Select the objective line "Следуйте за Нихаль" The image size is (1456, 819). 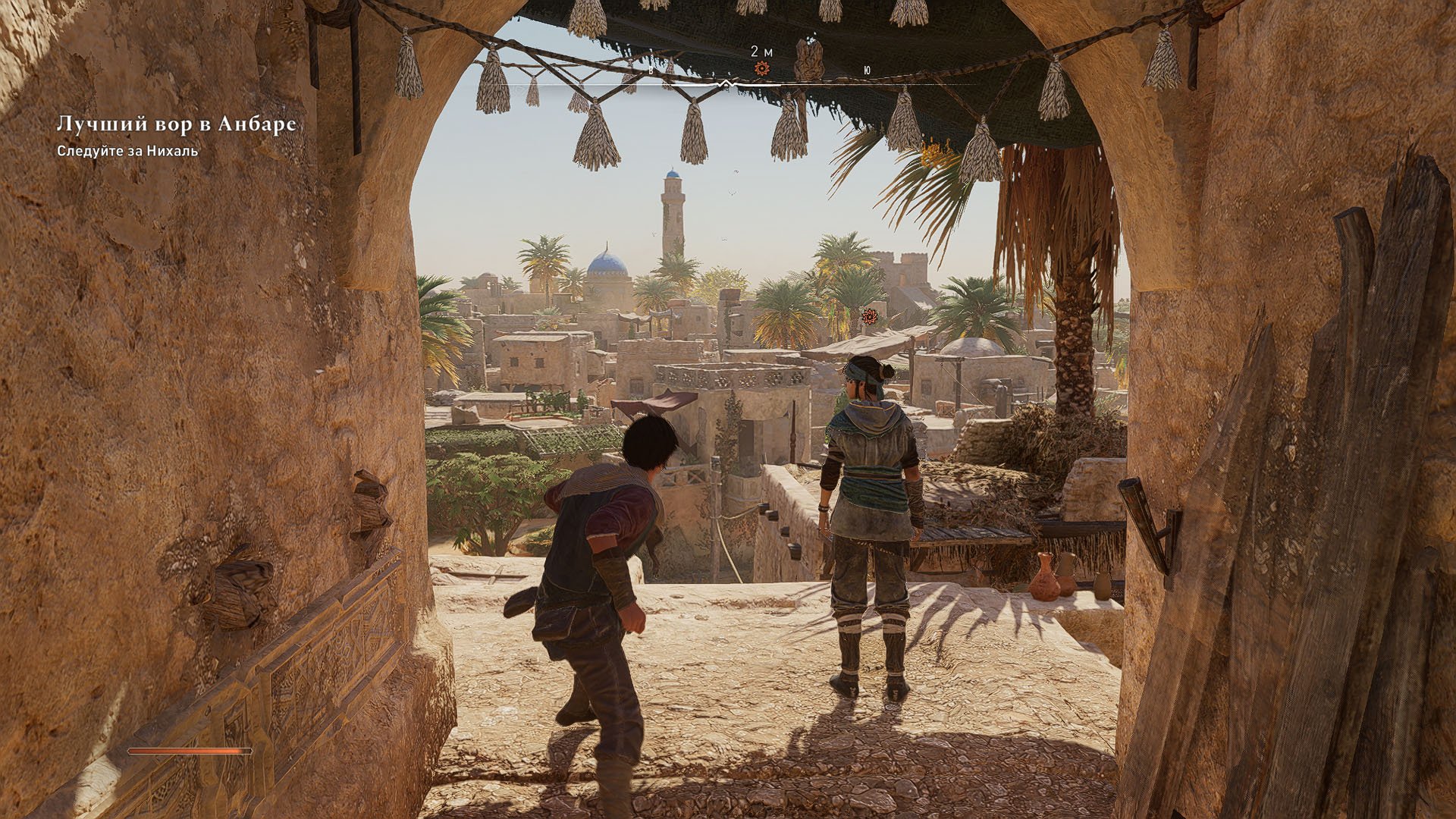[127, 151]
